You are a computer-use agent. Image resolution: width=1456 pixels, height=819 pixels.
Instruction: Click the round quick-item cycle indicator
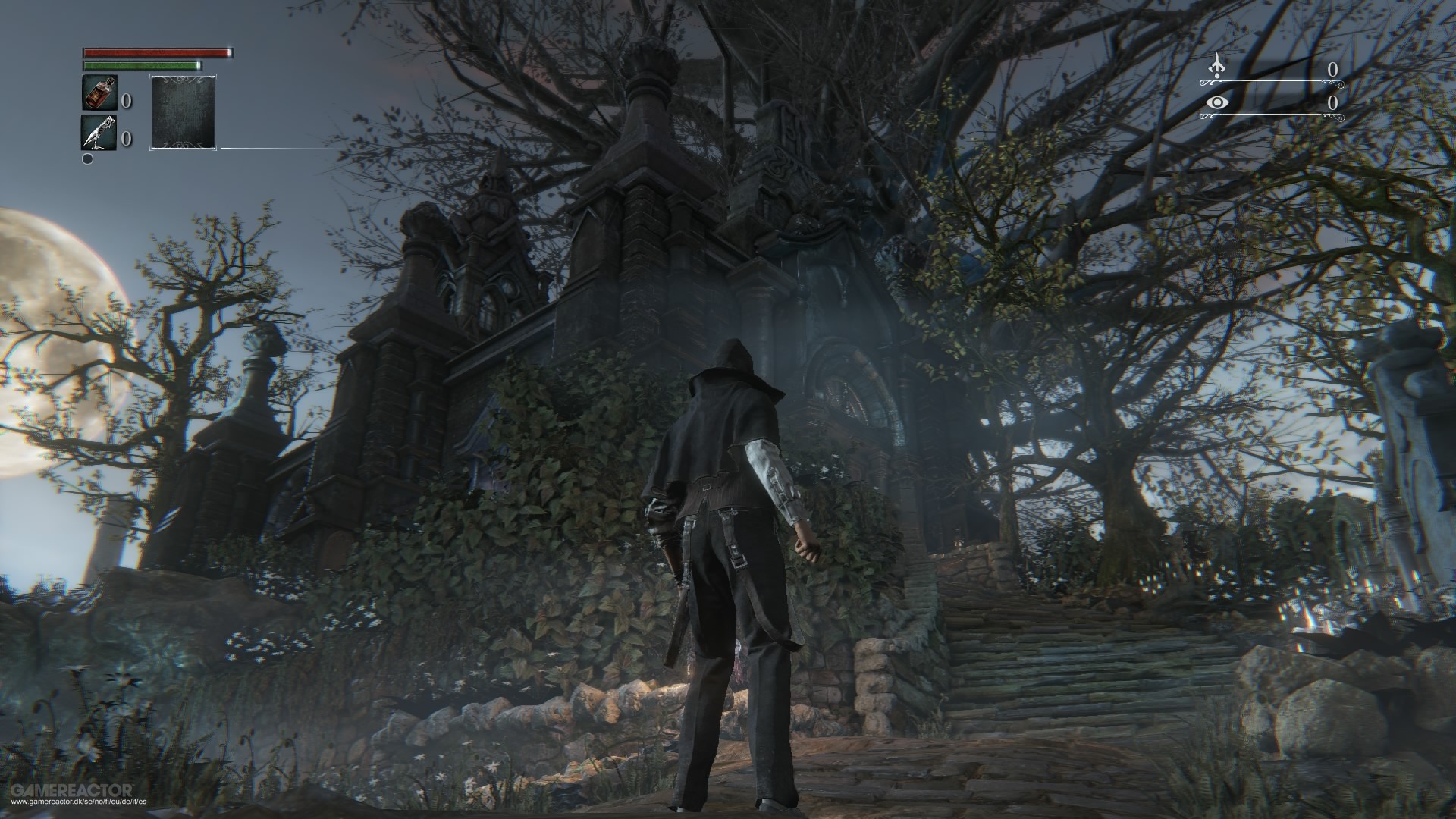coord(87,158)
